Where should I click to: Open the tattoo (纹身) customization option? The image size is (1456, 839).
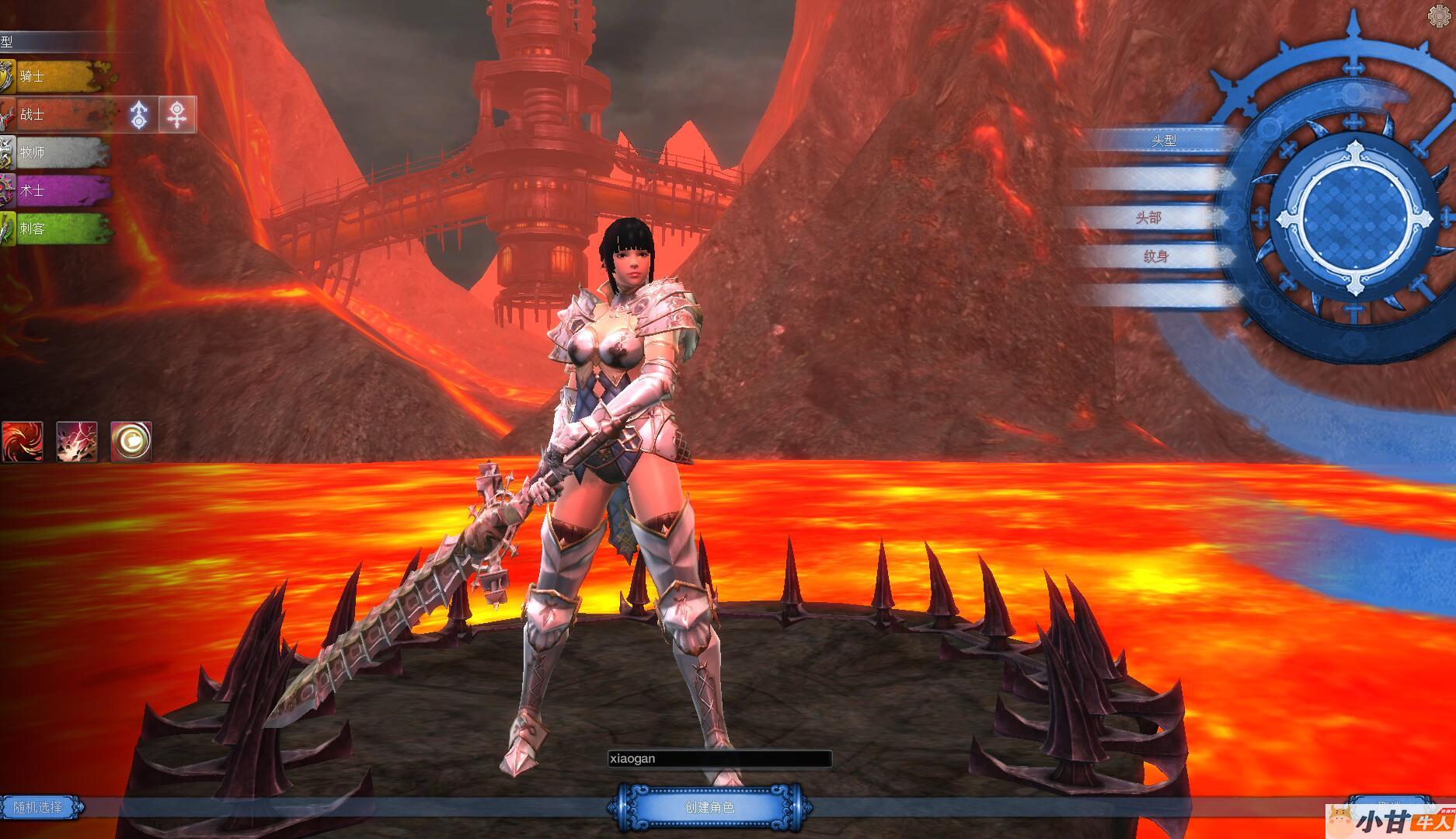[1155, 256]
